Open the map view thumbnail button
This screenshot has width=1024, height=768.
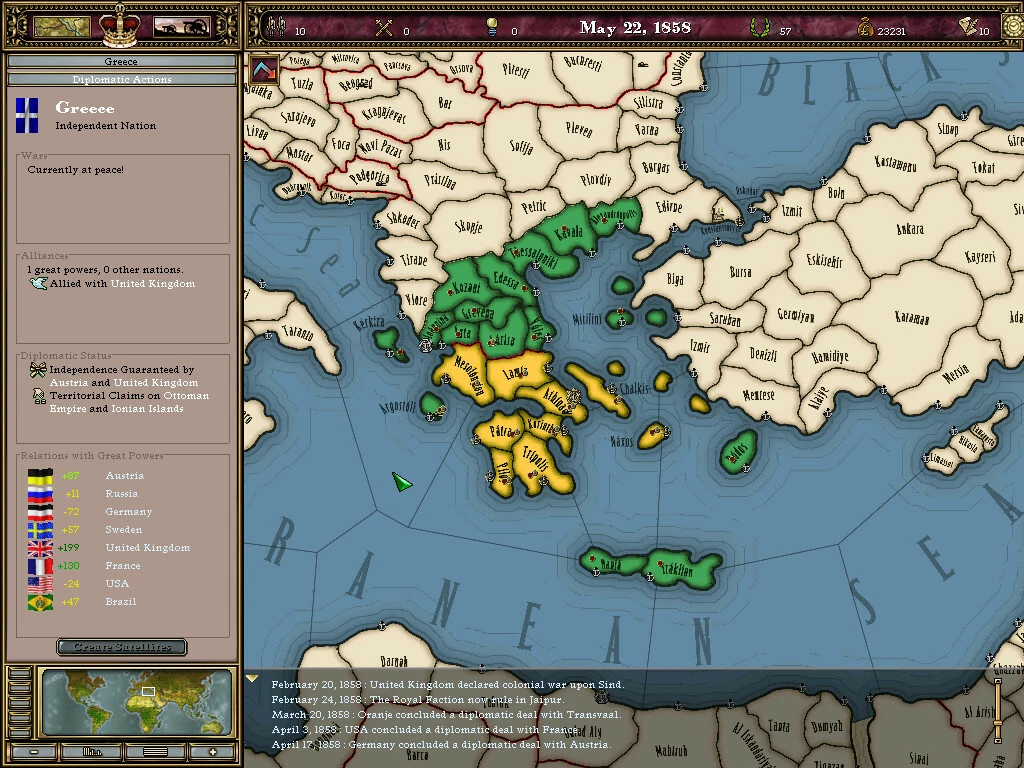(x=62, y=26)
